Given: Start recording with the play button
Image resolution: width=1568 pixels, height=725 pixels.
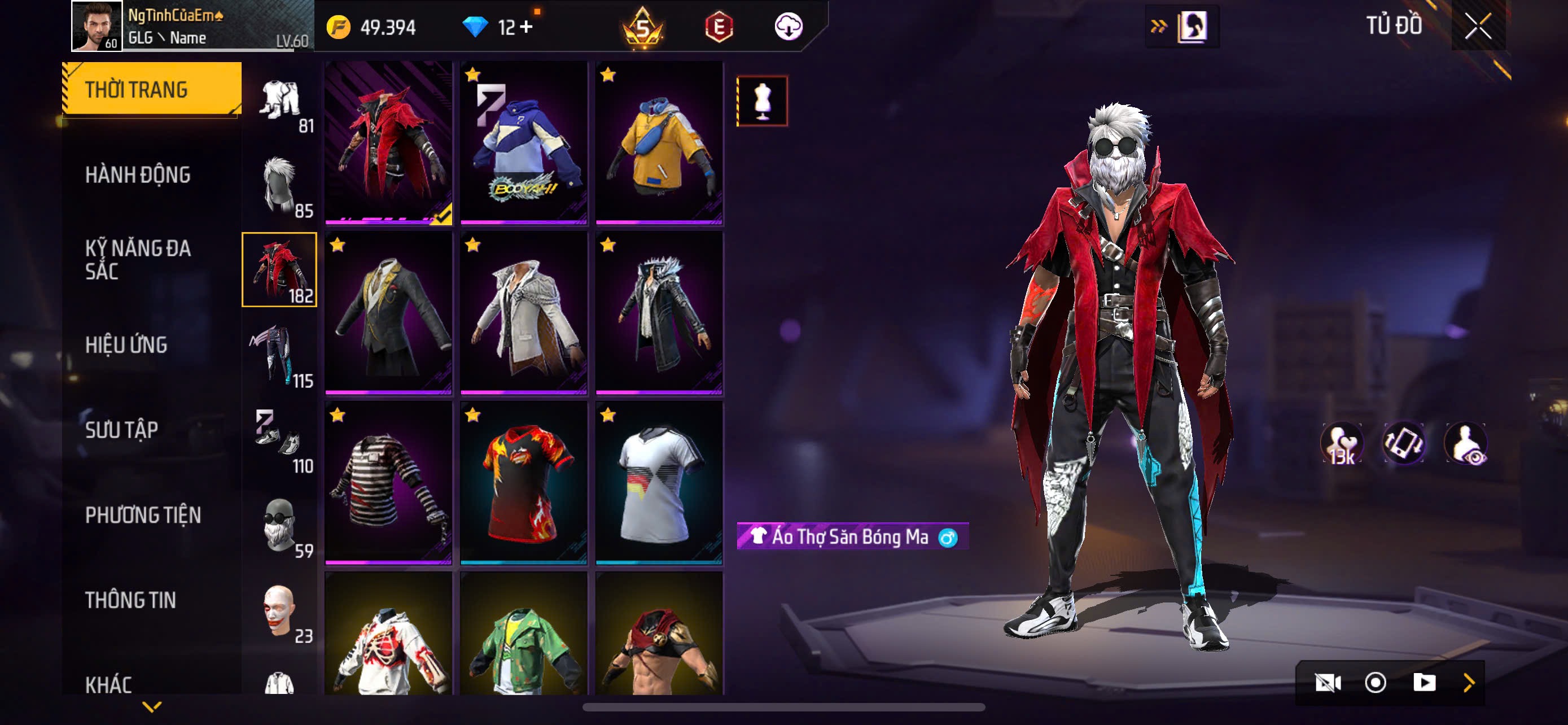Looking at the screenshot, I should (x=1424, y=683).
